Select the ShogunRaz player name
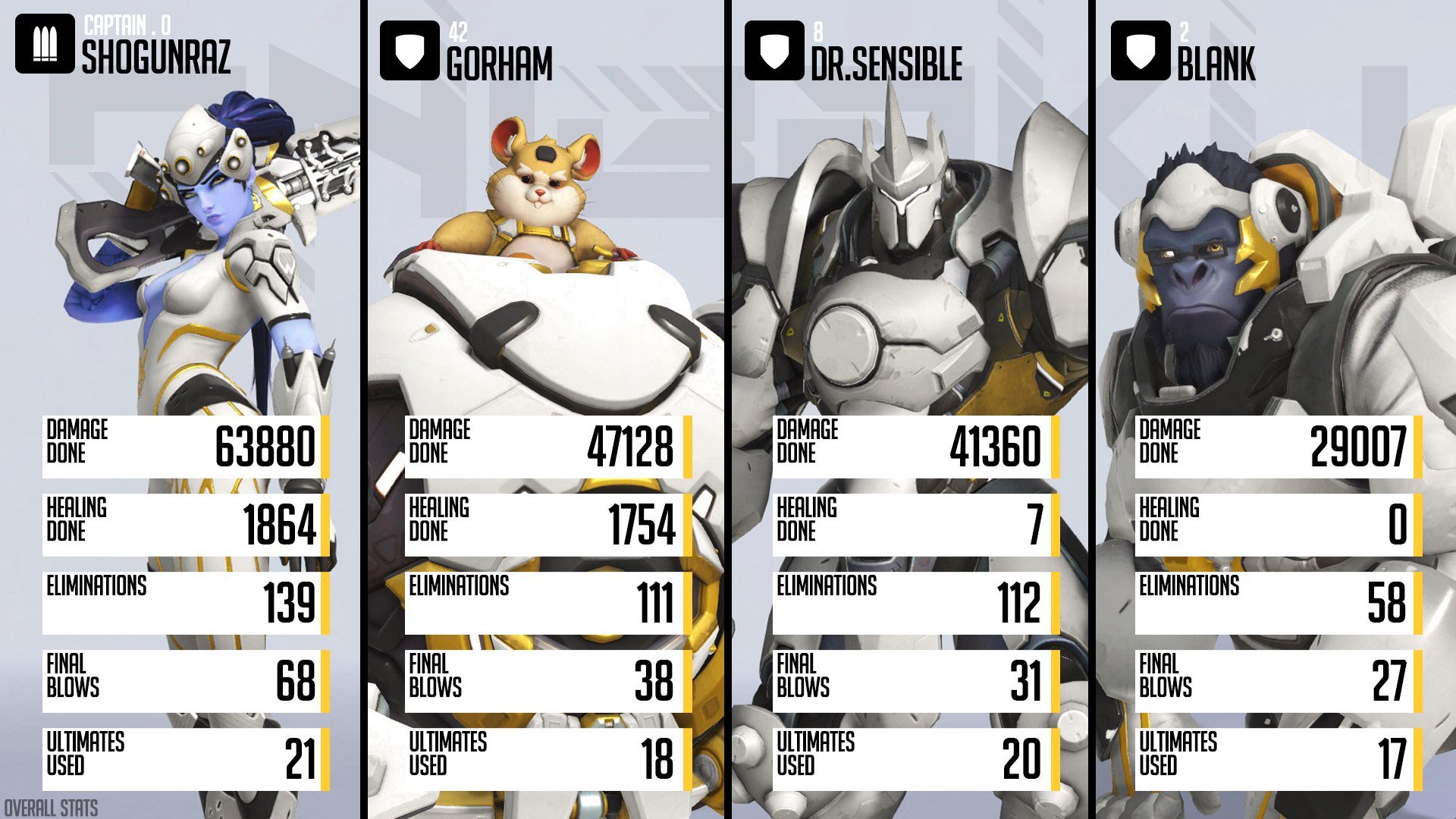 coord(156,58)
